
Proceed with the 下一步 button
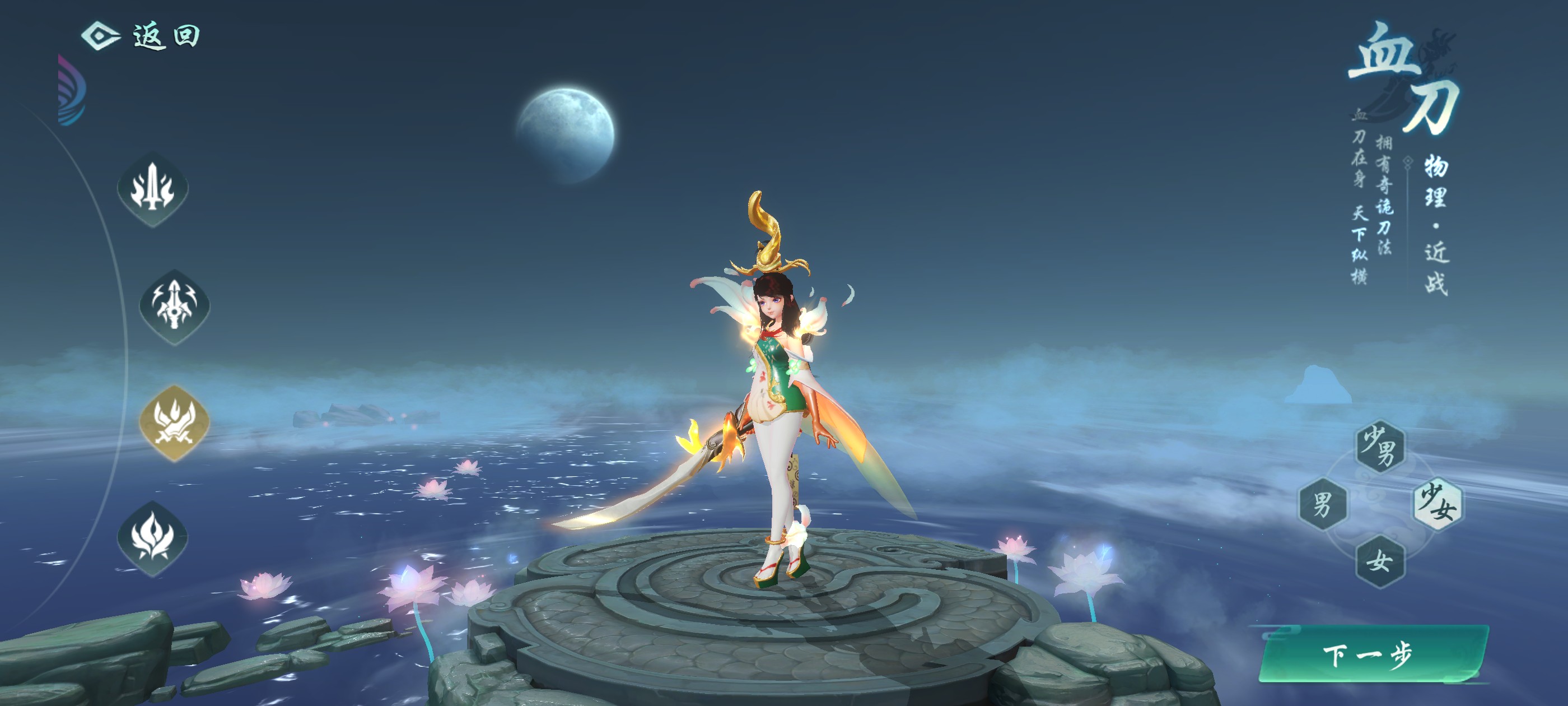coord(1372,655)
